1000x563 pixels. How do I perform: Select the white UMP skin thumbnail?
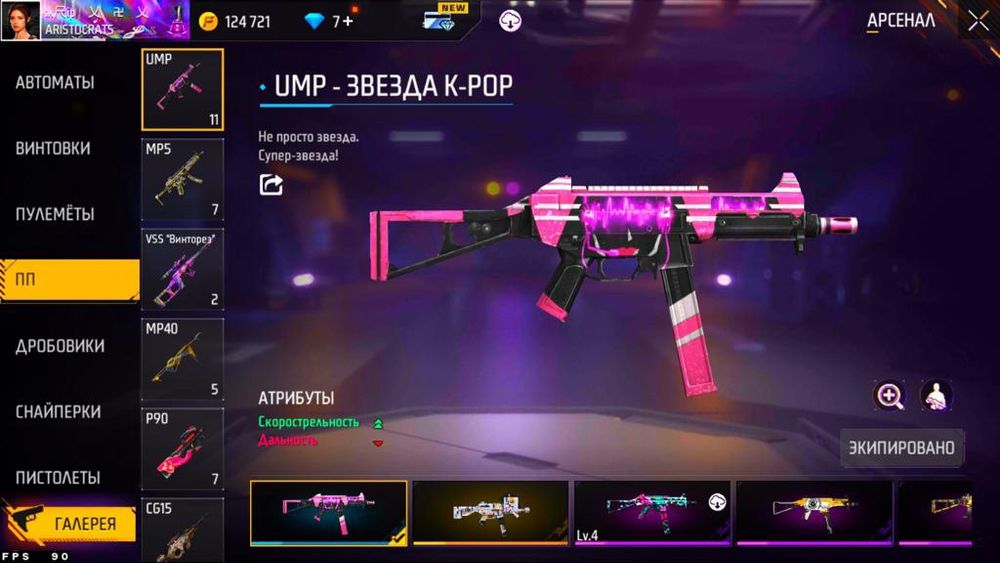(x=490, y=512)
